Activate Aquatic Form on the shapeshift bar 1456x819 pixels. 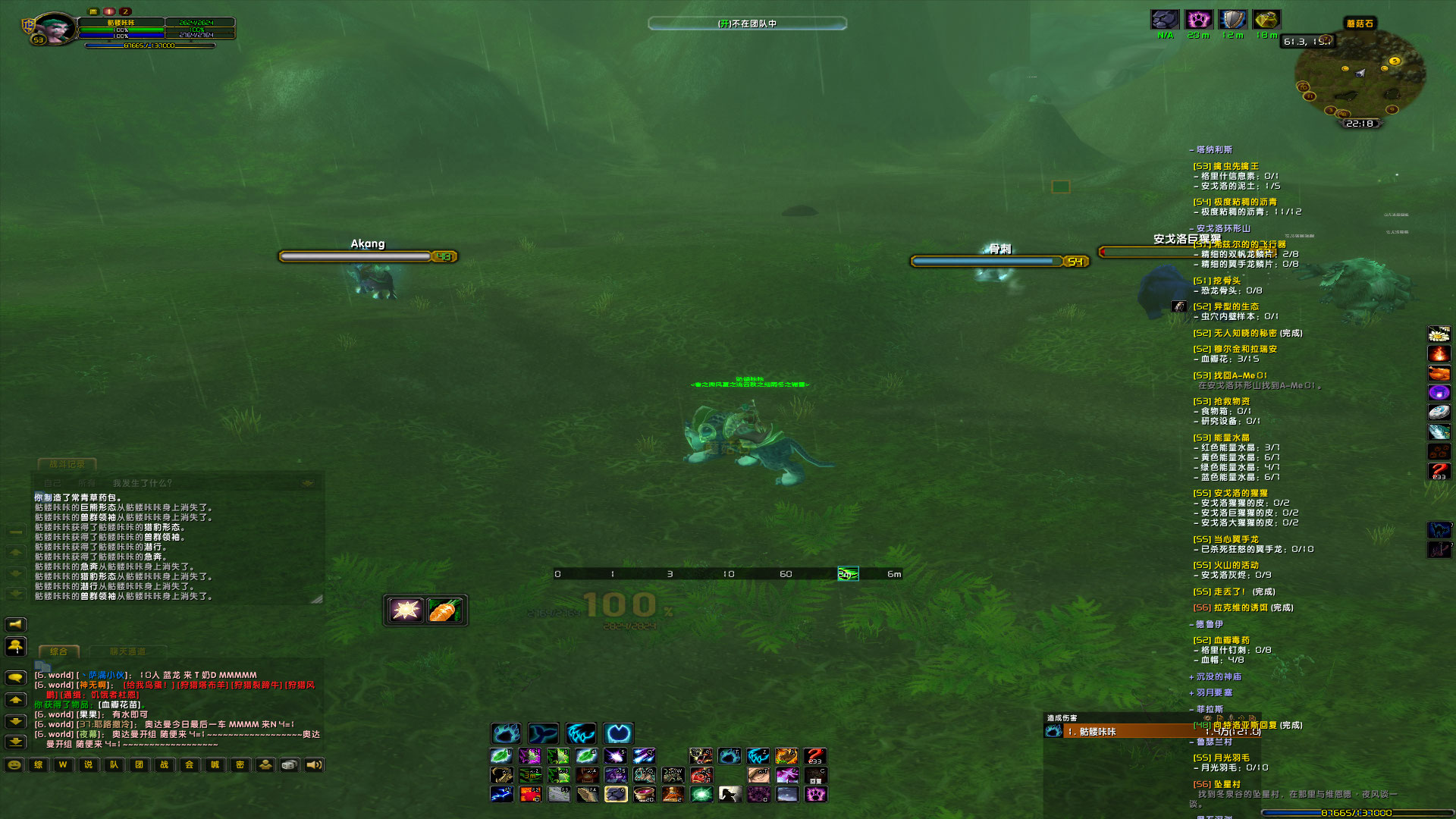pyautogui.click(x=543, y=733)
